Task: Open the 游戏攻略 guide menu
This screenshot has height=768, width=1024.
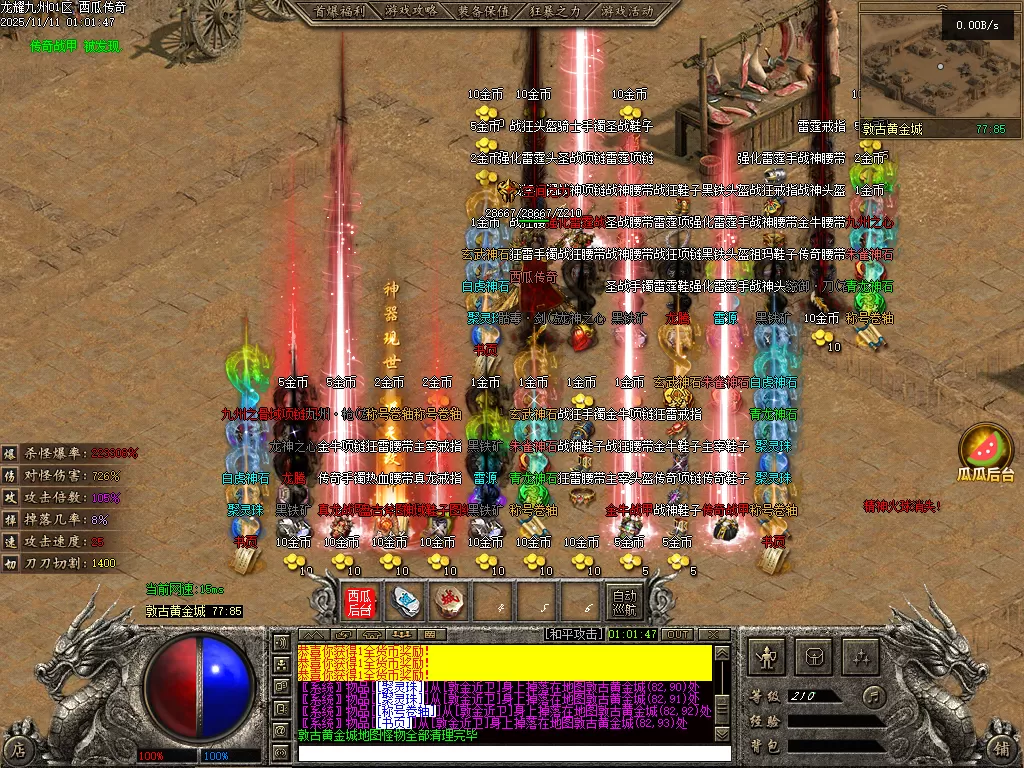Action: pos(411,11)
